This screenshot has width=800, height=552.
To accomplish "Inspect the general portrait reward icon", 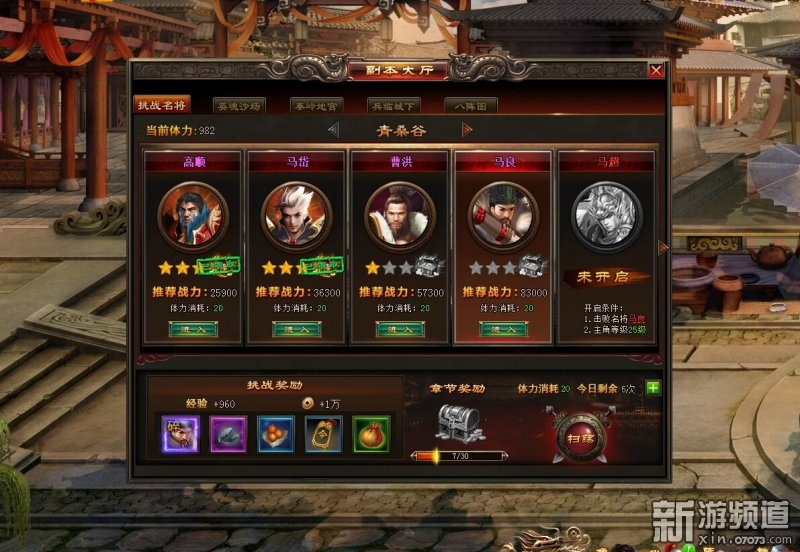I will tap(181, 433).
